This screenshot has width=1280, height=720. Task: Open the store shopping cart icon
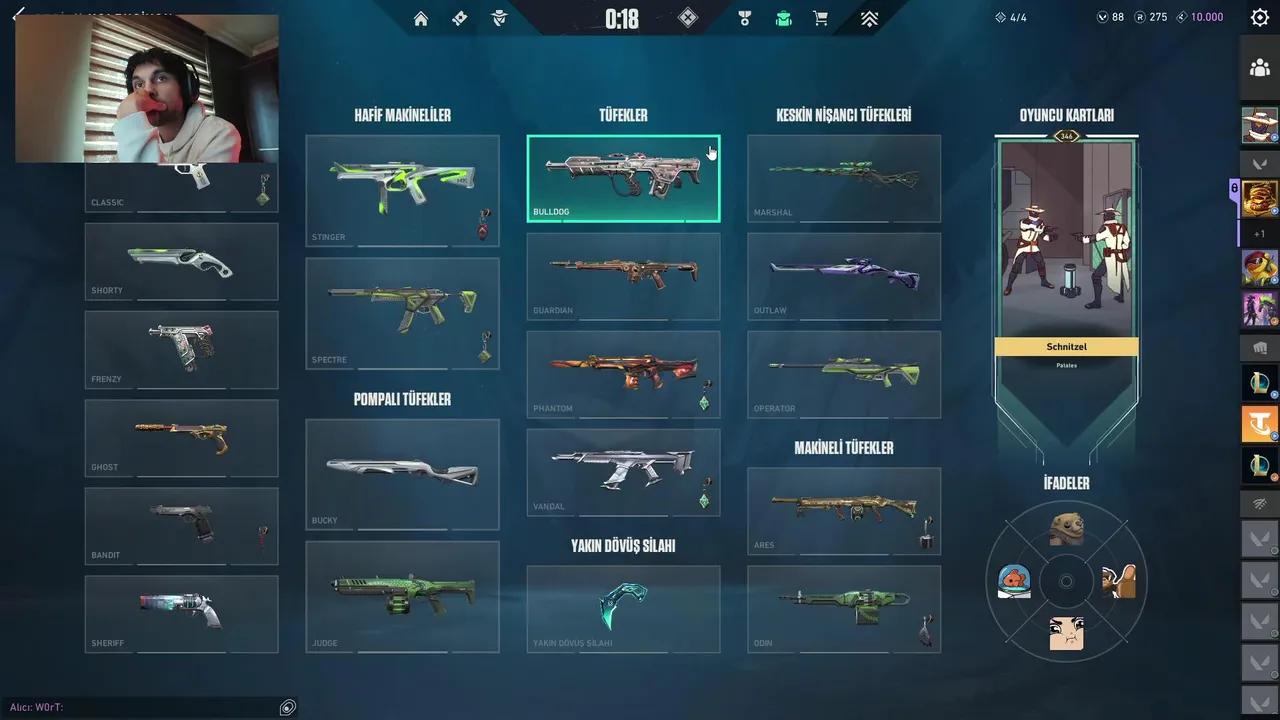(821, 18)
